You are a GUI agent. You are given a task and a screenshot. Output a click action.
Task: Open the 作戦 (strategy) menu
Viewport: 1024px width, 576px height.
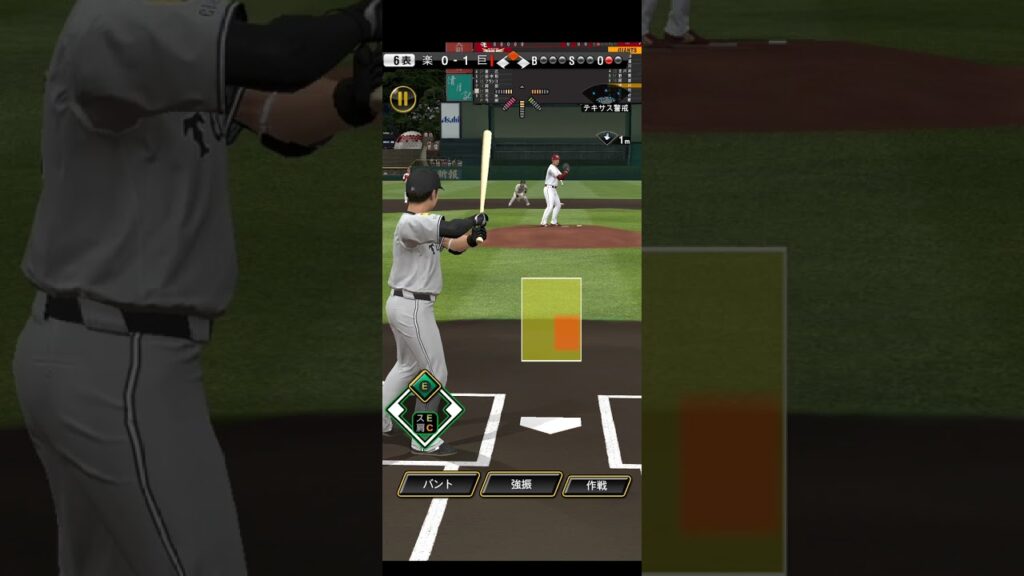pyautogui.click(x=596, y=485)
